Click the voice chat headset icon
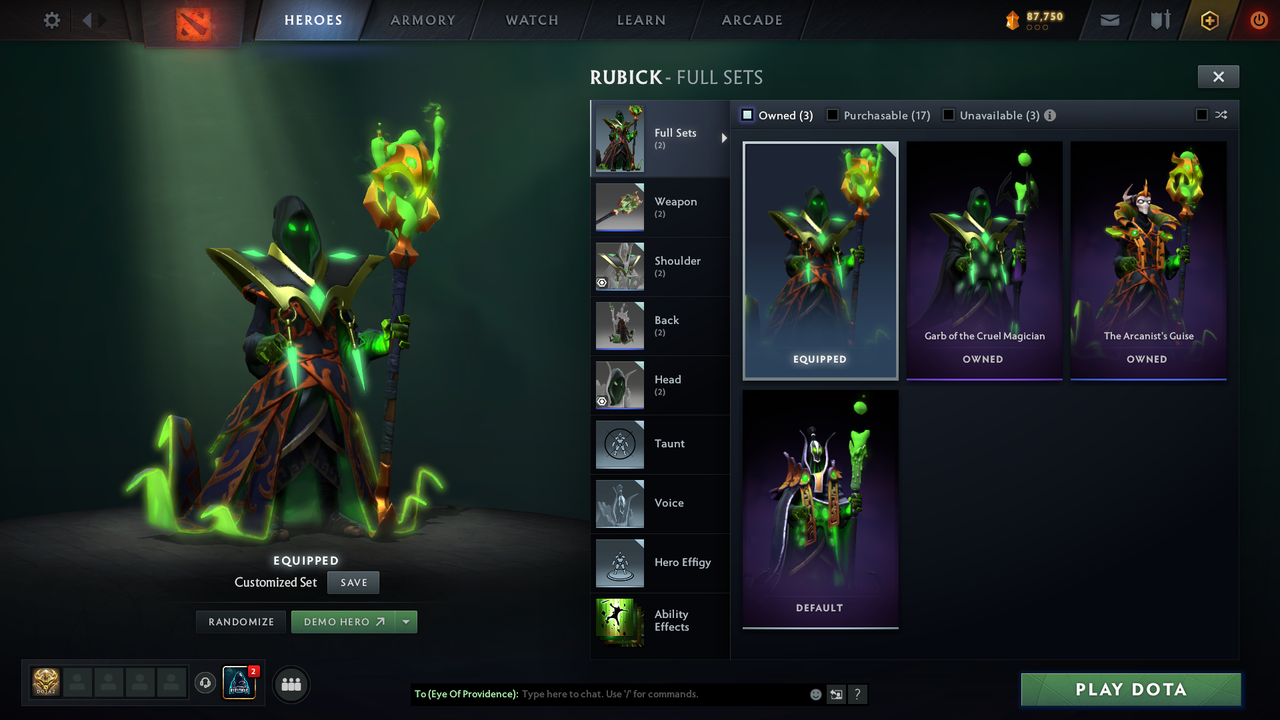This screenshot has width=1280, height=720. pyautogui.click(x=207, y=684)
